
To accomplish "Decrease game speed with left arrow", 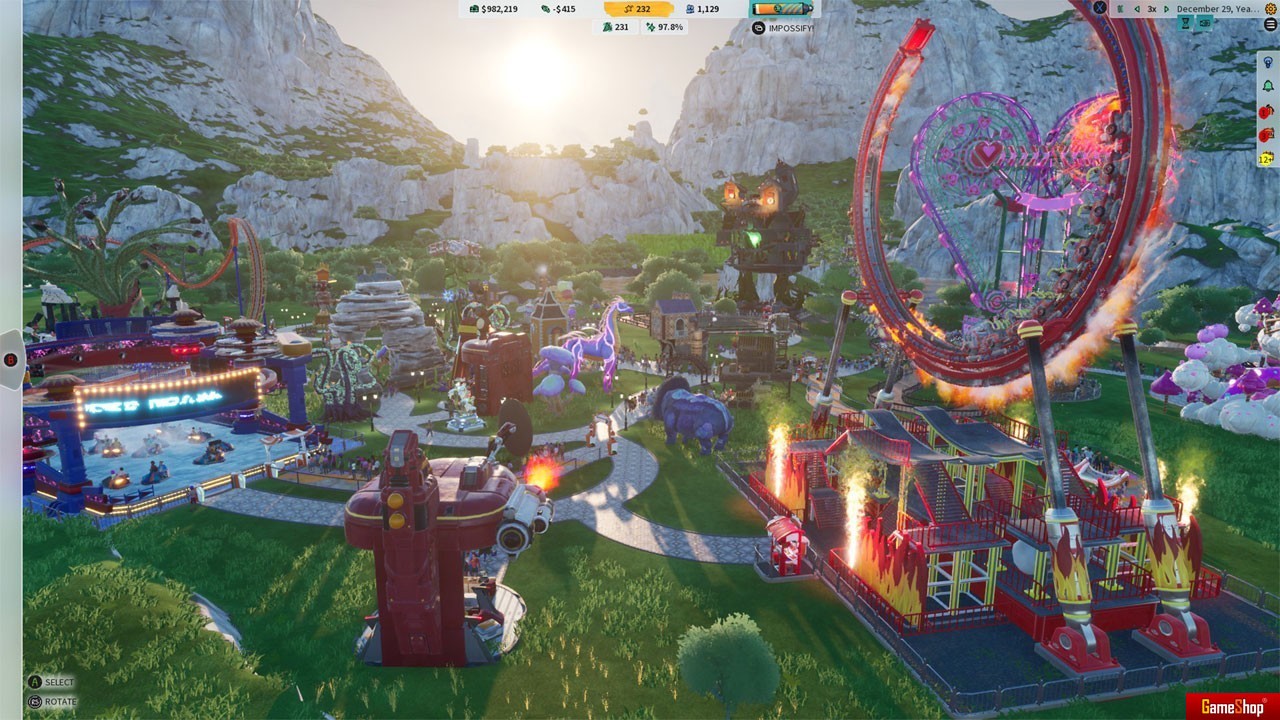I will pos(1136,8).
